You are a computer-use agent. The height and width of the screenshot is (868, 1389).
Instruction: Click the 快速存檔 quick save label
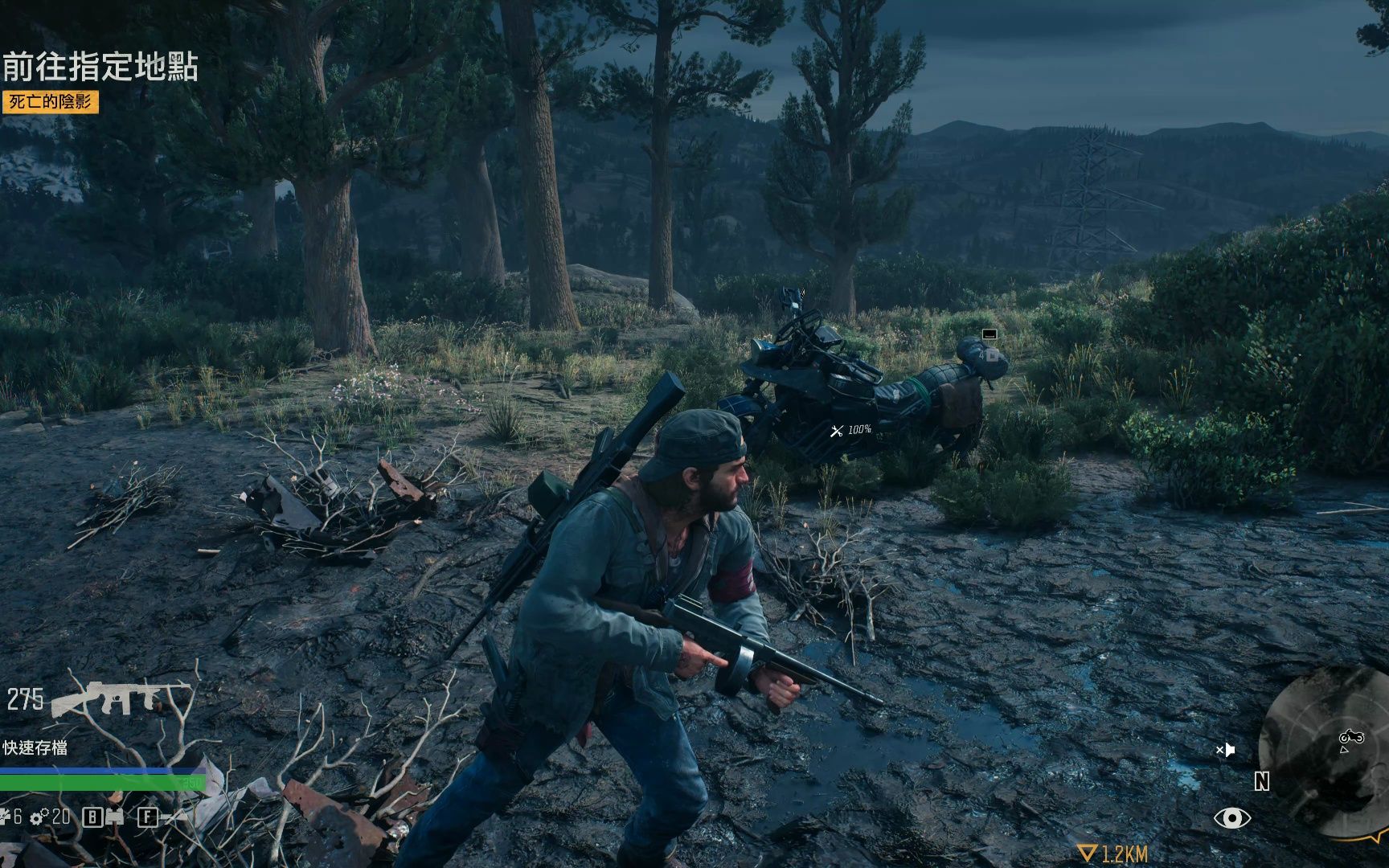click(x=35, y=747)
